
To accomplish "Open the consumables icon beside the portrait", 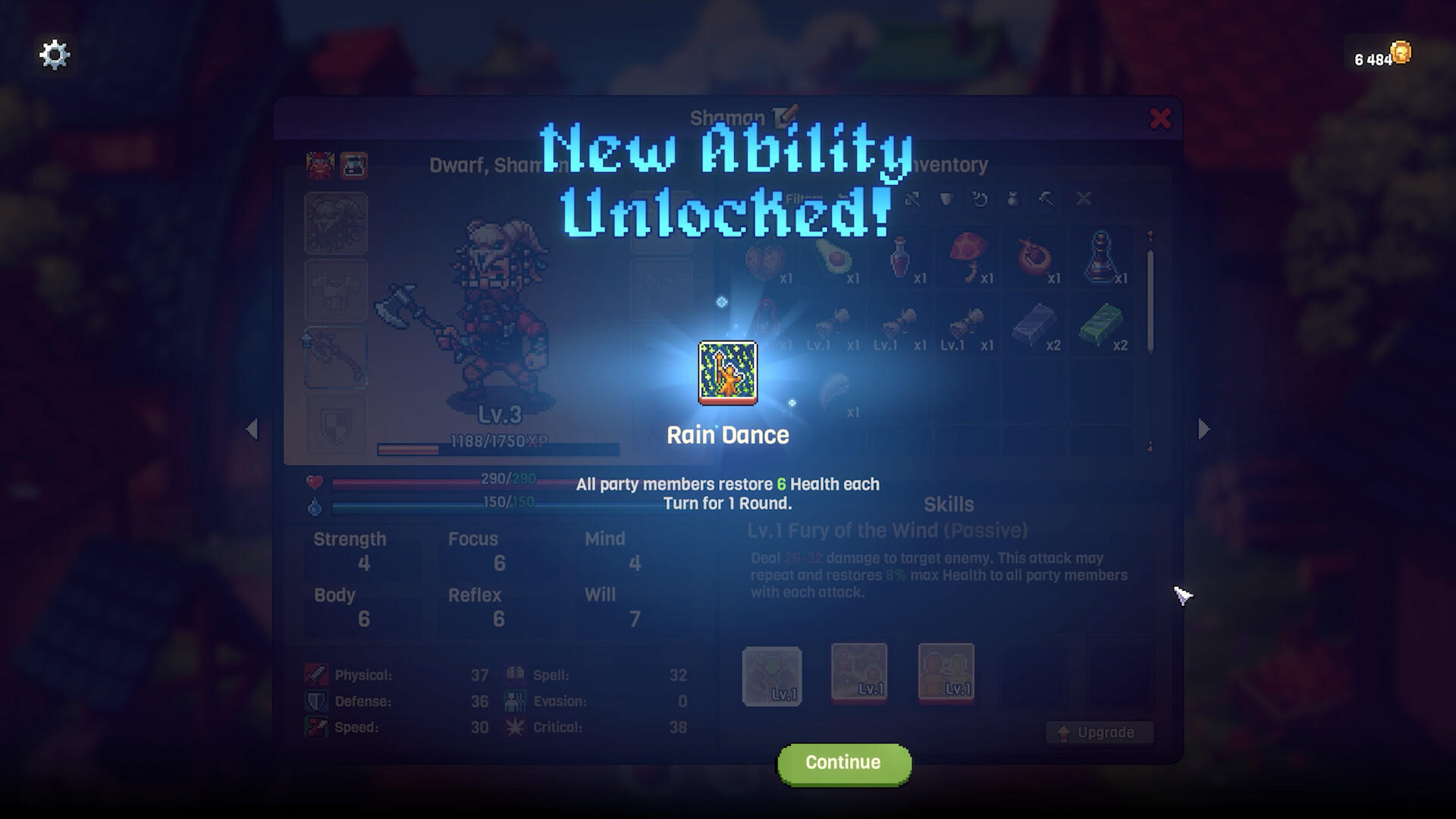I will (353, 165).
